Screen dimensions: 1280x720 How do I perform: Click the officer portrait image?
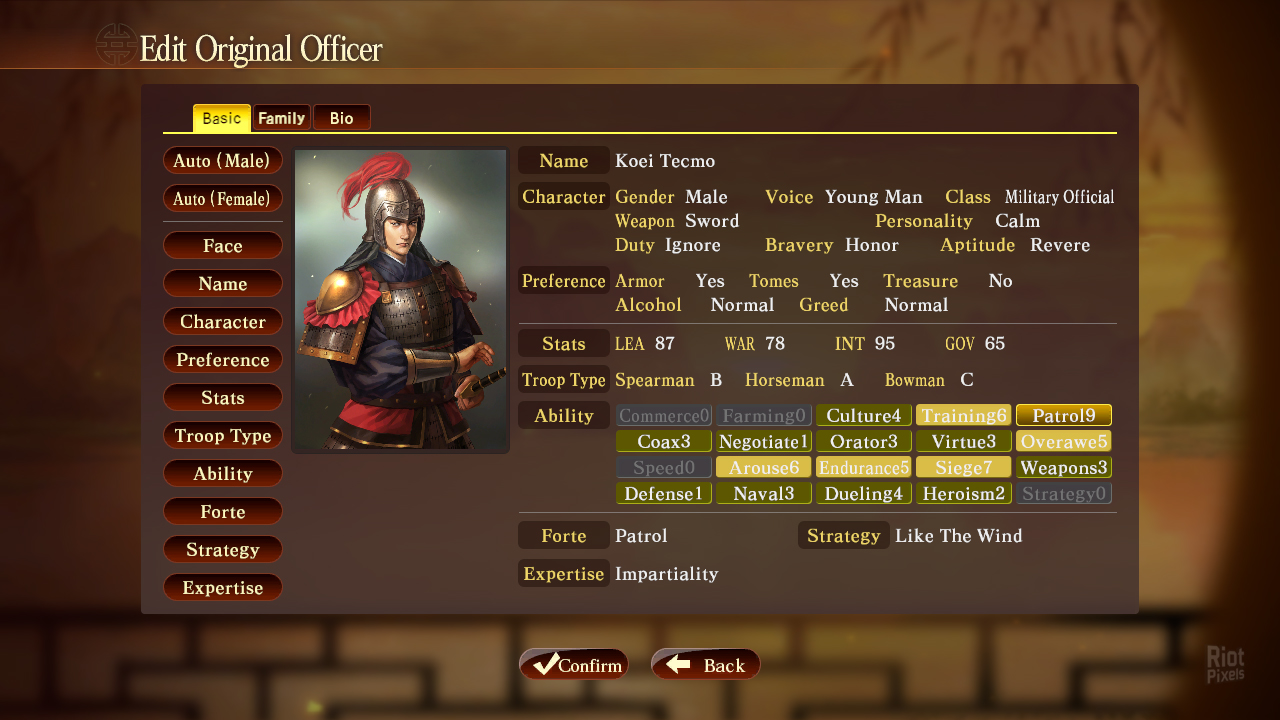(x=400, y=300)
